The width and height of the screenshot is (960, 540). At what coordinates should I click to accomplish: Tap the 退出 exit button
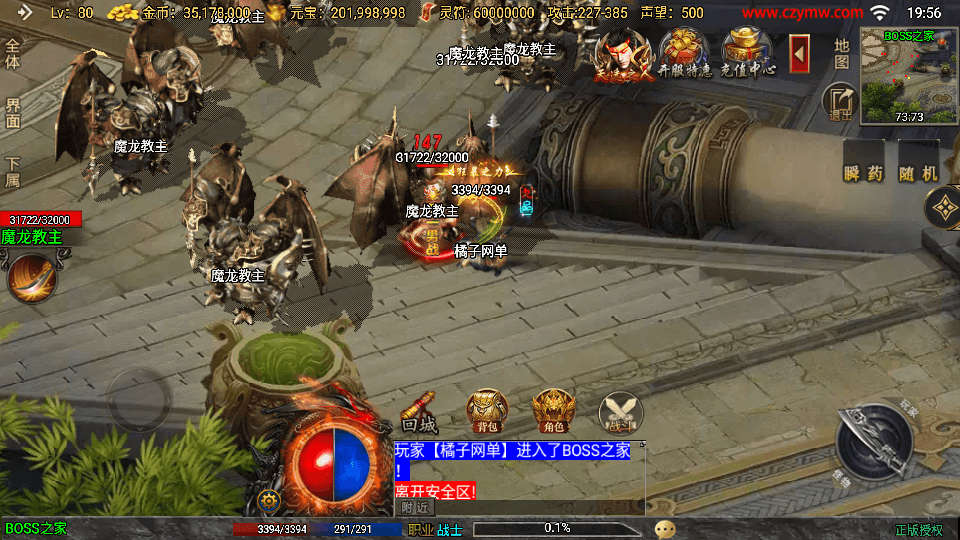(x=840, y=102)
